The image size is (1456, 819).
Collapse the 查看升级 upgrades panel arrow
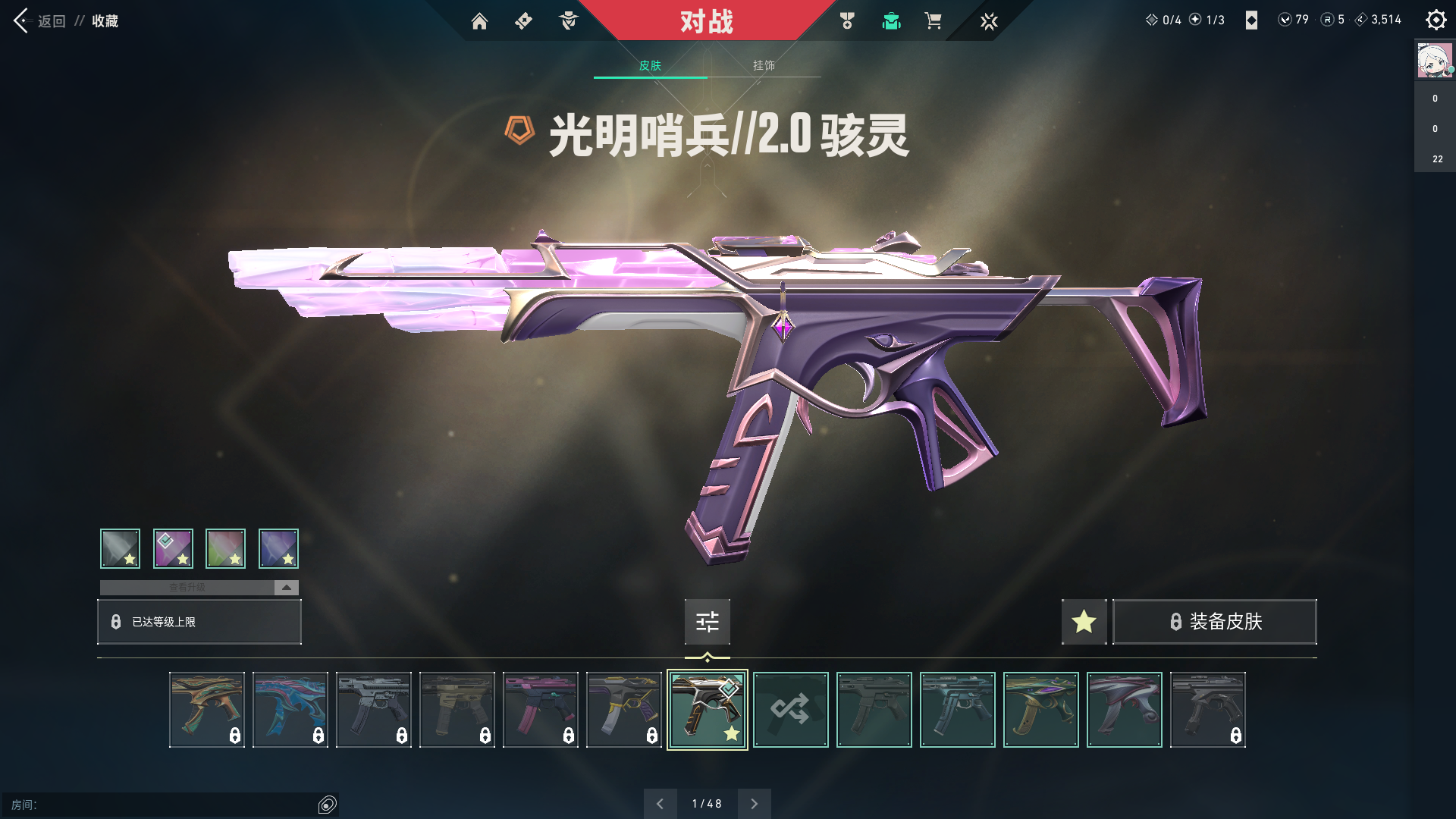pos(285,587)
